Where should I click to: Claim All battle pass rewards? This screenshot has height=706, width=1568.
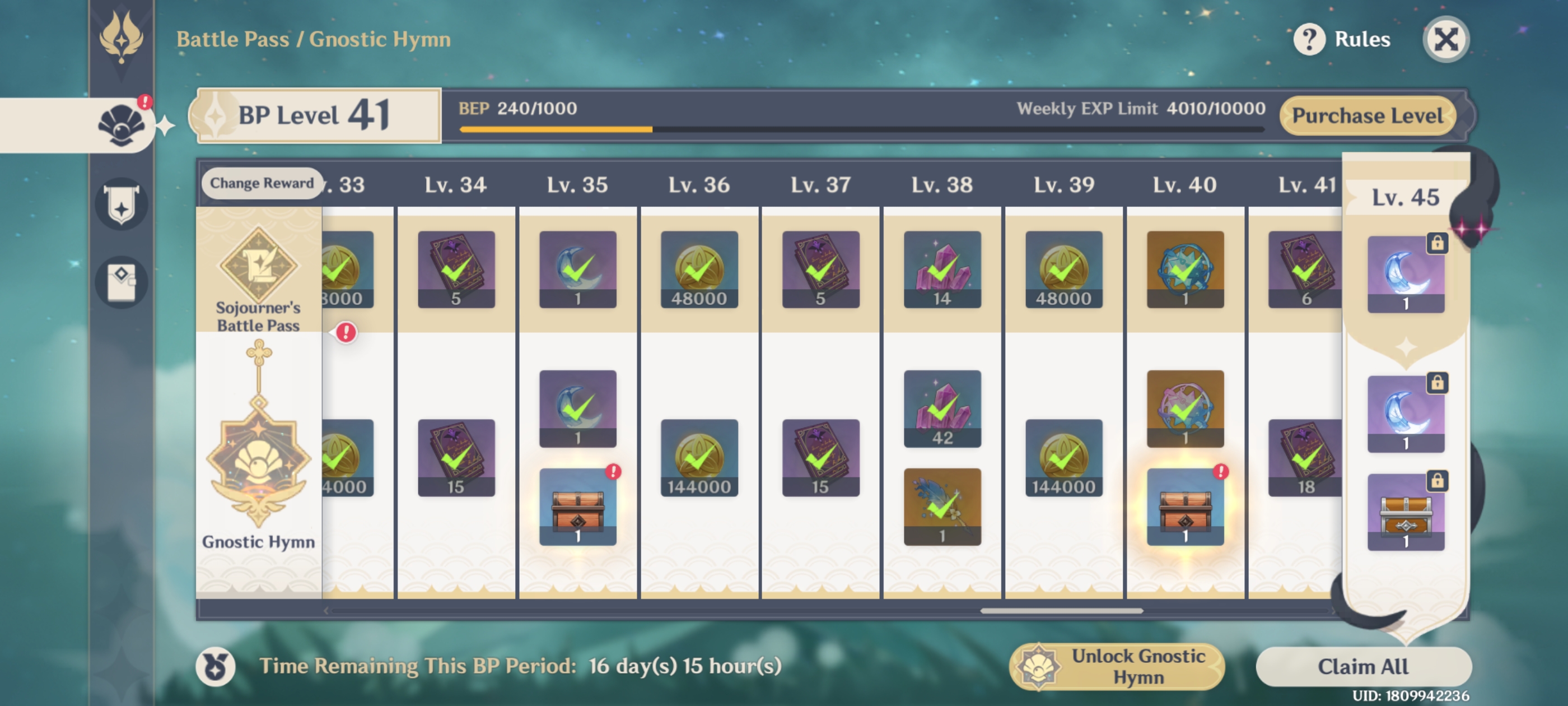(1363, 666)
